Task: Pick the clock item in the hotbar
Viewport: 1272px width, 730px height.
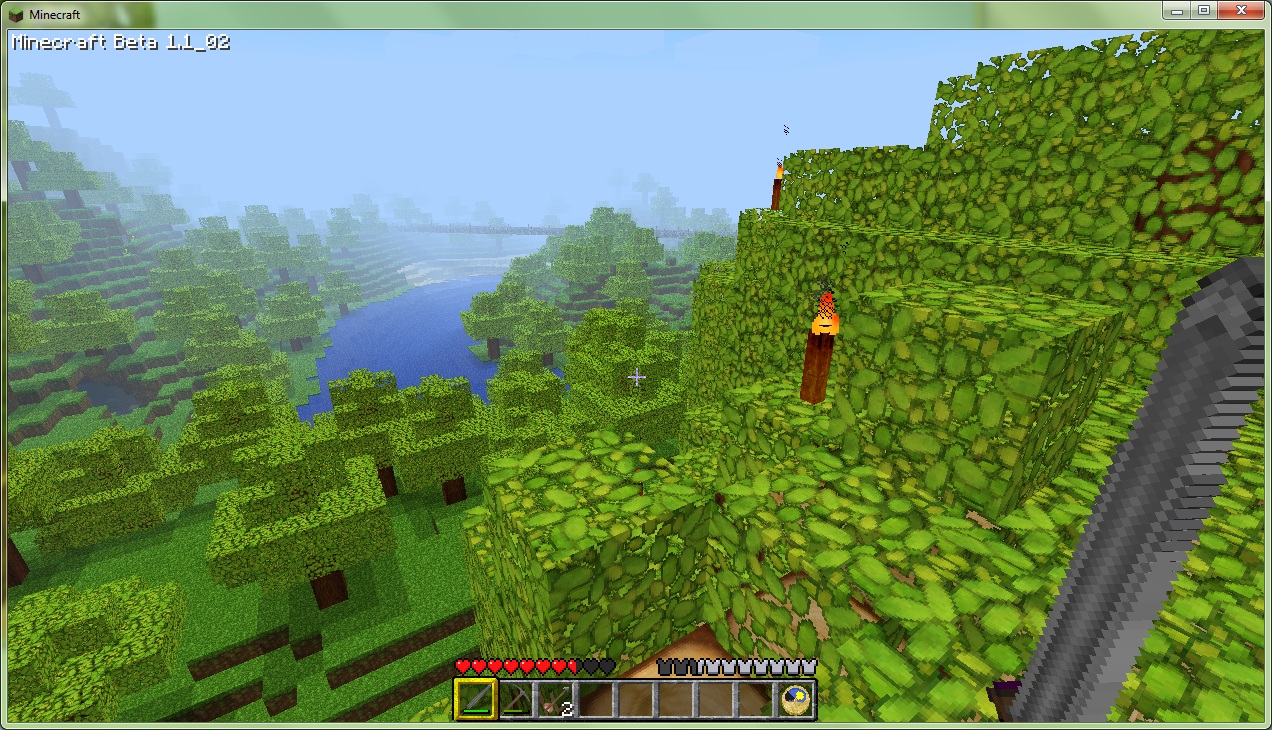Action: click(796, 699)
